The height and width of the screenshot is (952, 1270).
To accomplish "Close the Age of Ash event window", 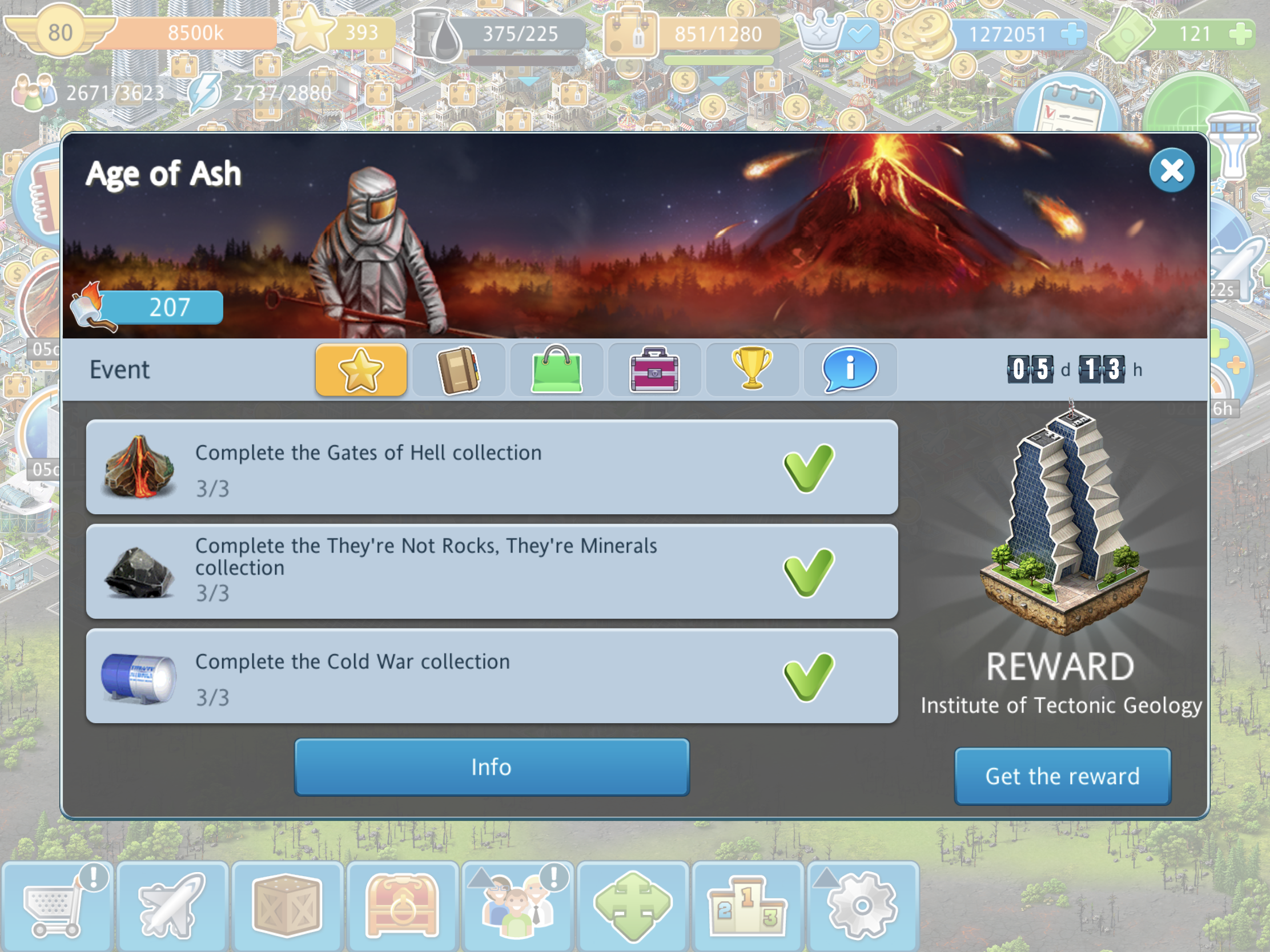I will click(1171, 171).
